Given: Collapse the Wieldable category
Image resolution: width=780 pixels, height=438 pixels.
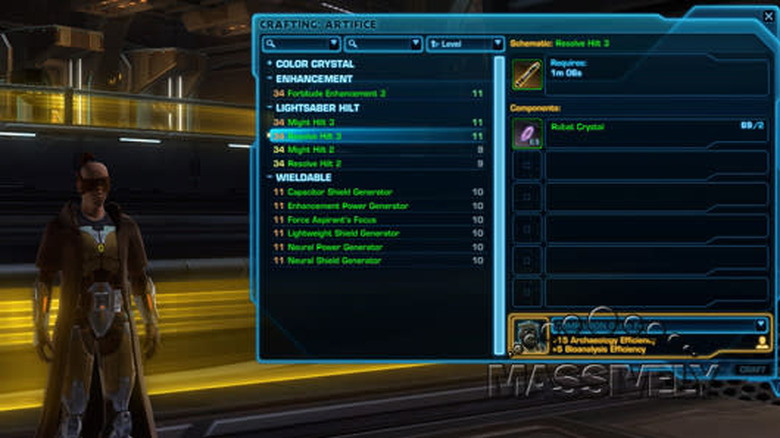Looking at the screenshot, I should point(269,177).
